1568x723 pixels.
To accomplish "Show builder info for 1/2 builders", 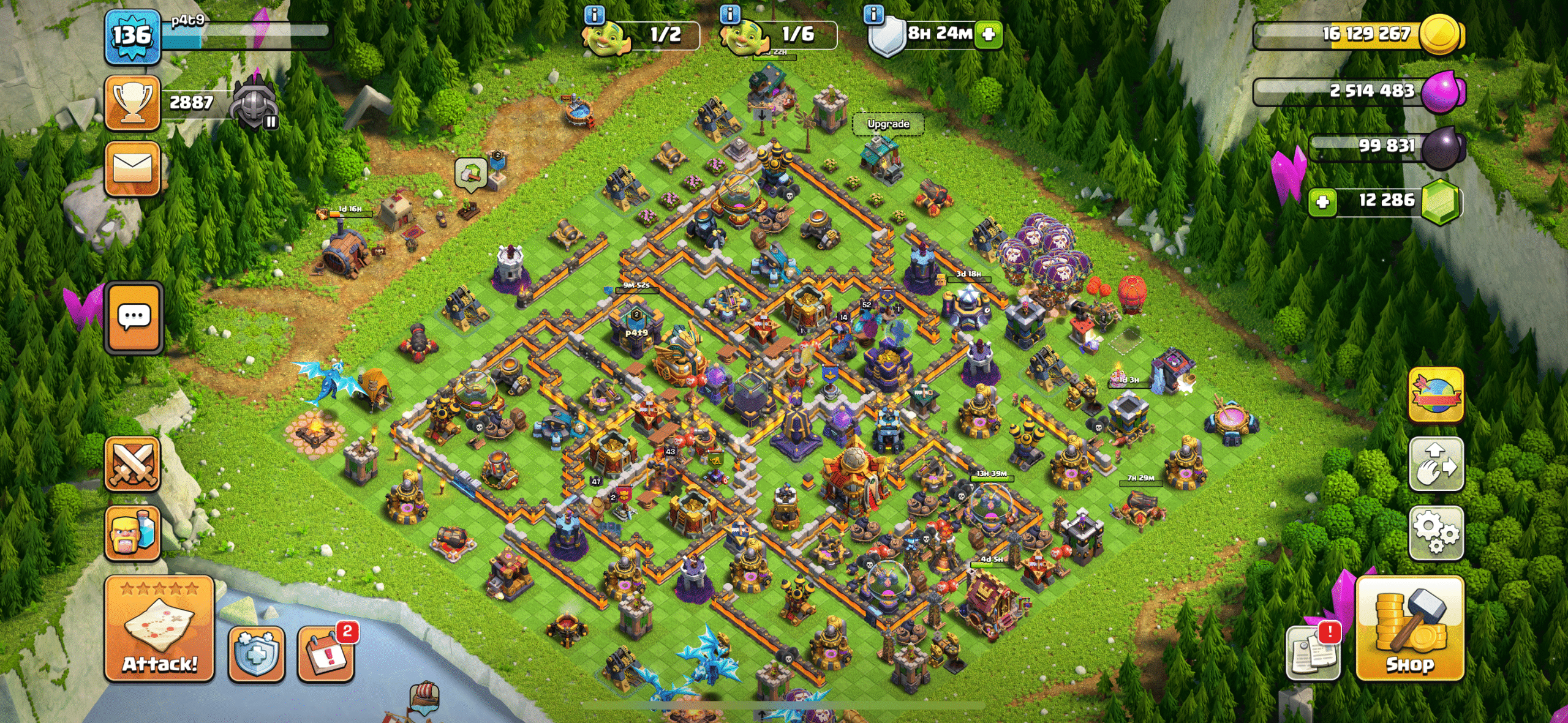I will [x=595, y=13].
